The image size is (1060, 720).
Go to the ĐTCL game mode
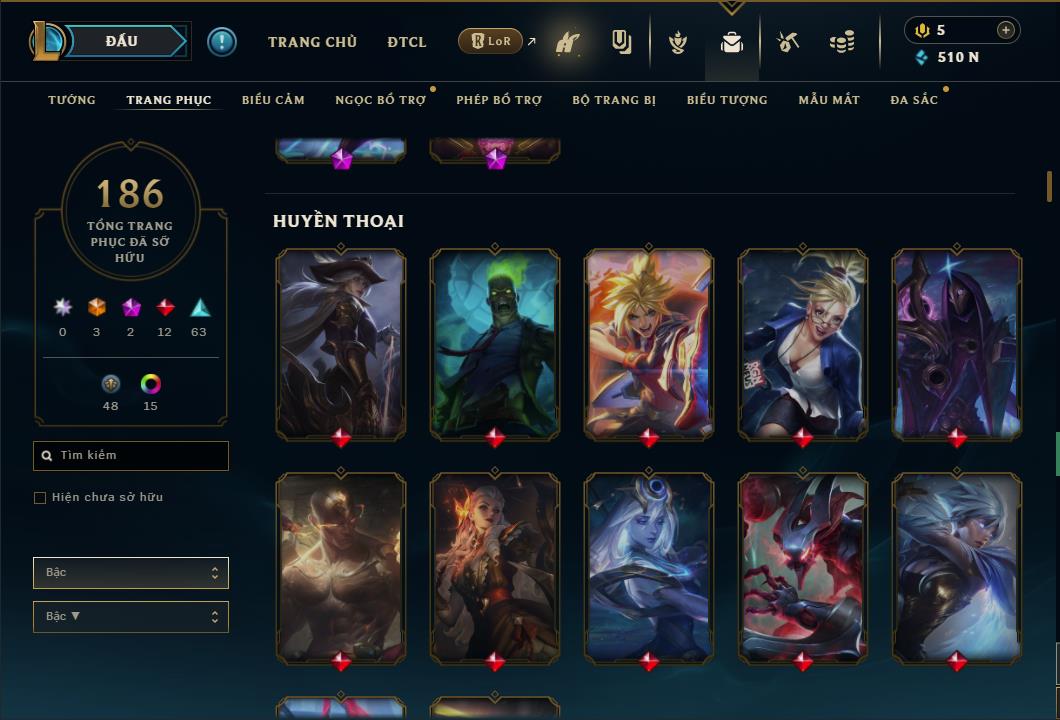[406, 42]
